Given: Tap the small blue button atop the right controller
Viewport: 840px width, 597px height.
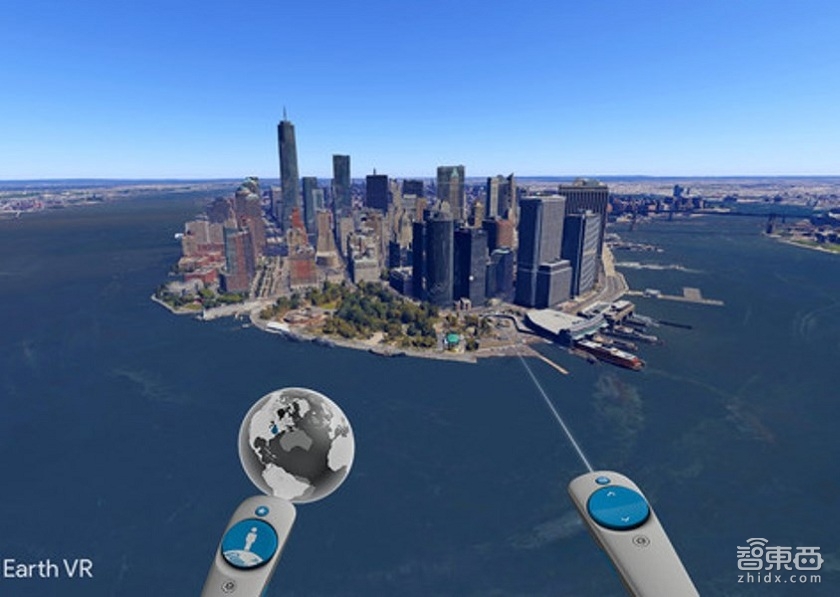Looking at the screenshot, I should click(601, 479).
